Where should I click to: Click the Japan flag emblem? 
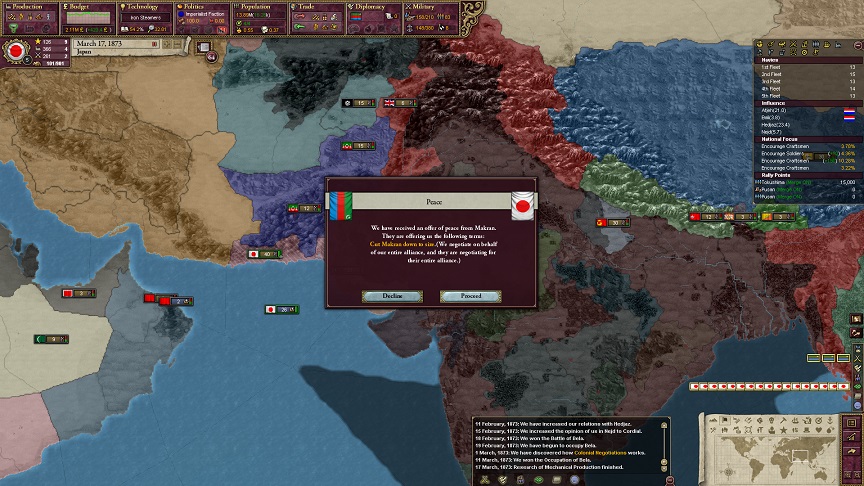click(x=15, y=50)
